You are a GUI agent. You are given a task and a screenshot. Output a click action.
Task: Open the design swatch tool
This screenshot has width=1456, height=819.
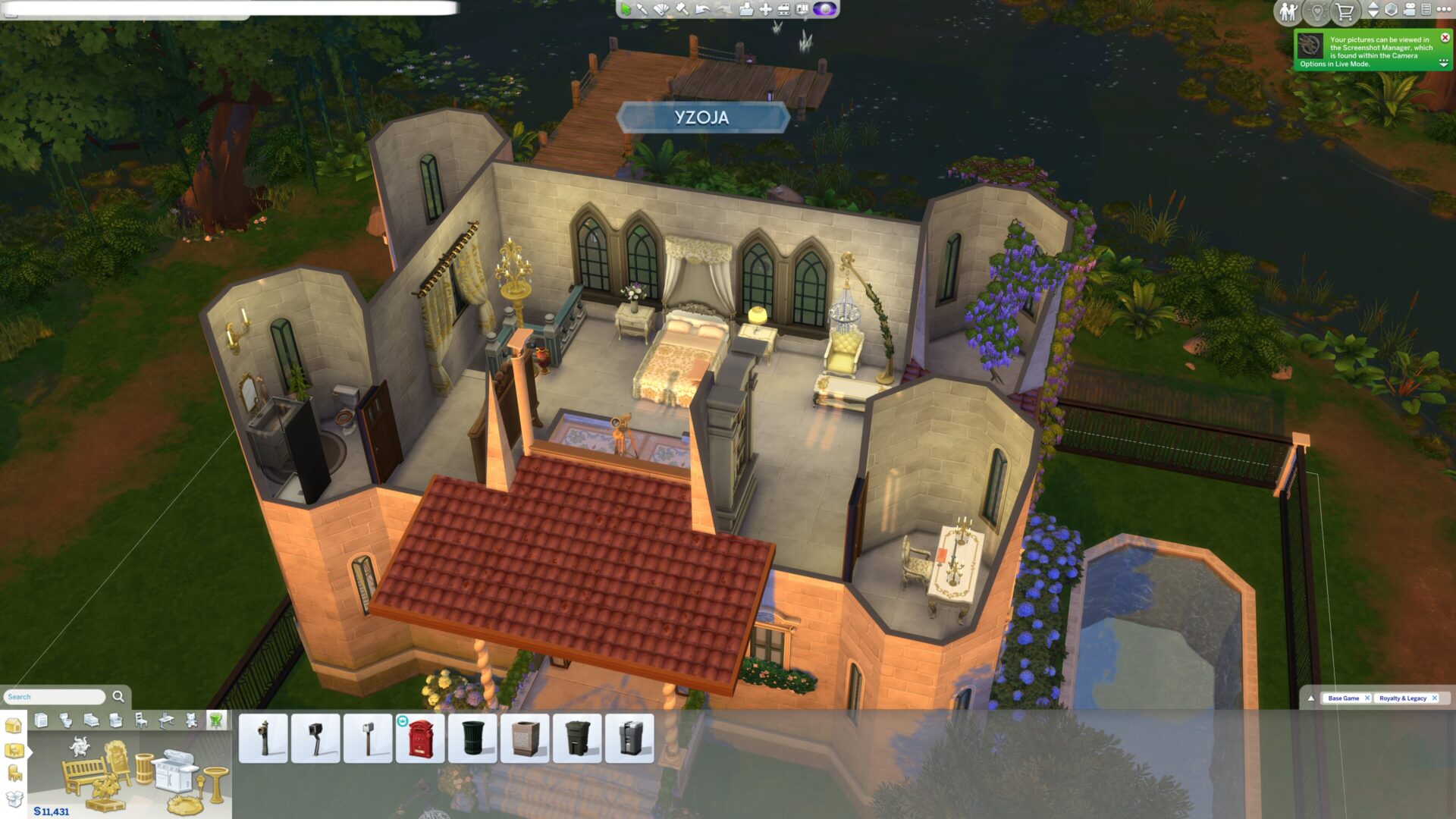coord(661,9)
